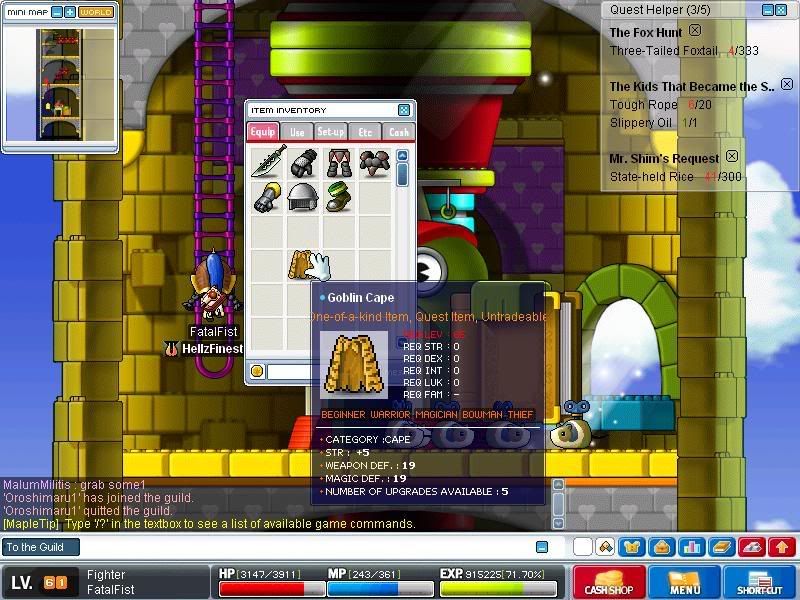Close The Fox Hunt quest tracker entry
The width and height of the screenshot is (800, 600).
pyautogui.click(x=695, y=31)
